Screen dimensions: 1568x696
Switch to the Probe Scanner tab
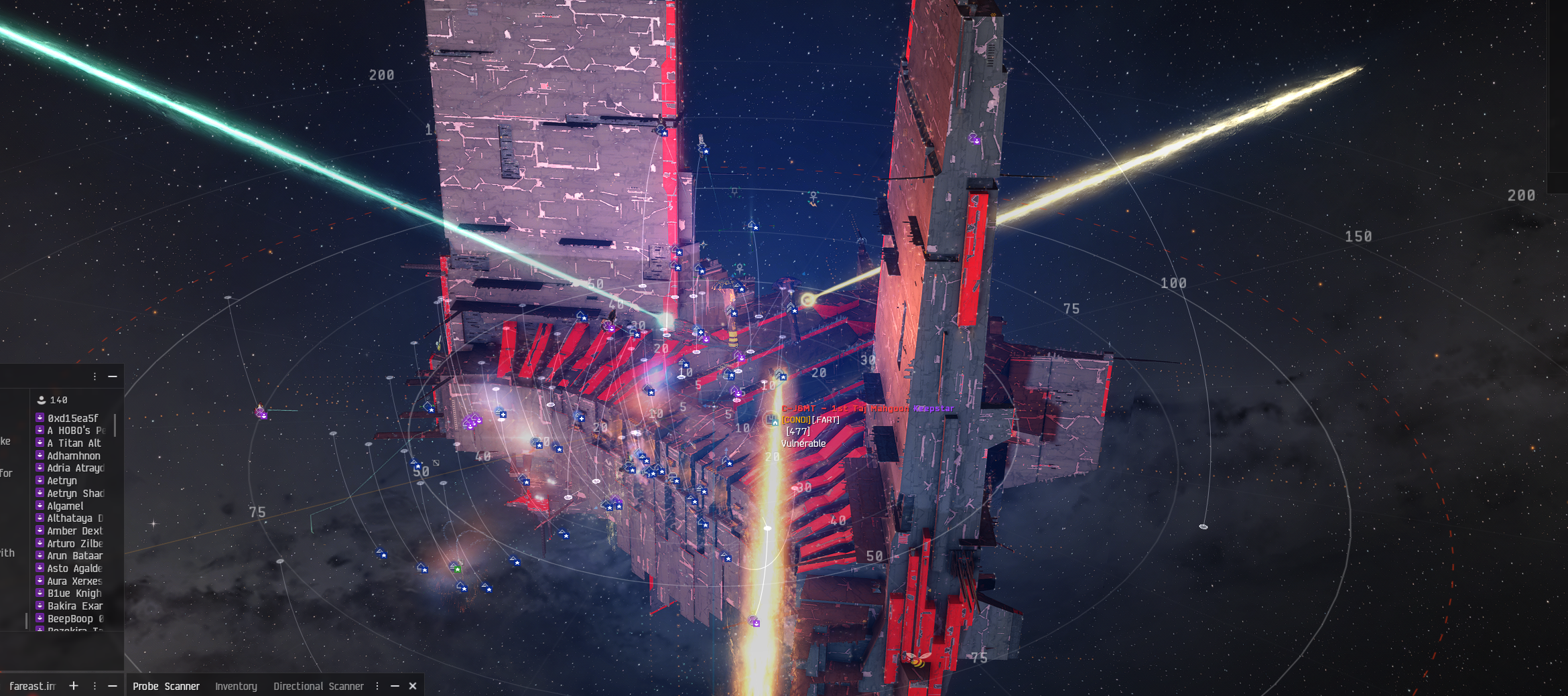pyautogui.click(x=166, y=686)
